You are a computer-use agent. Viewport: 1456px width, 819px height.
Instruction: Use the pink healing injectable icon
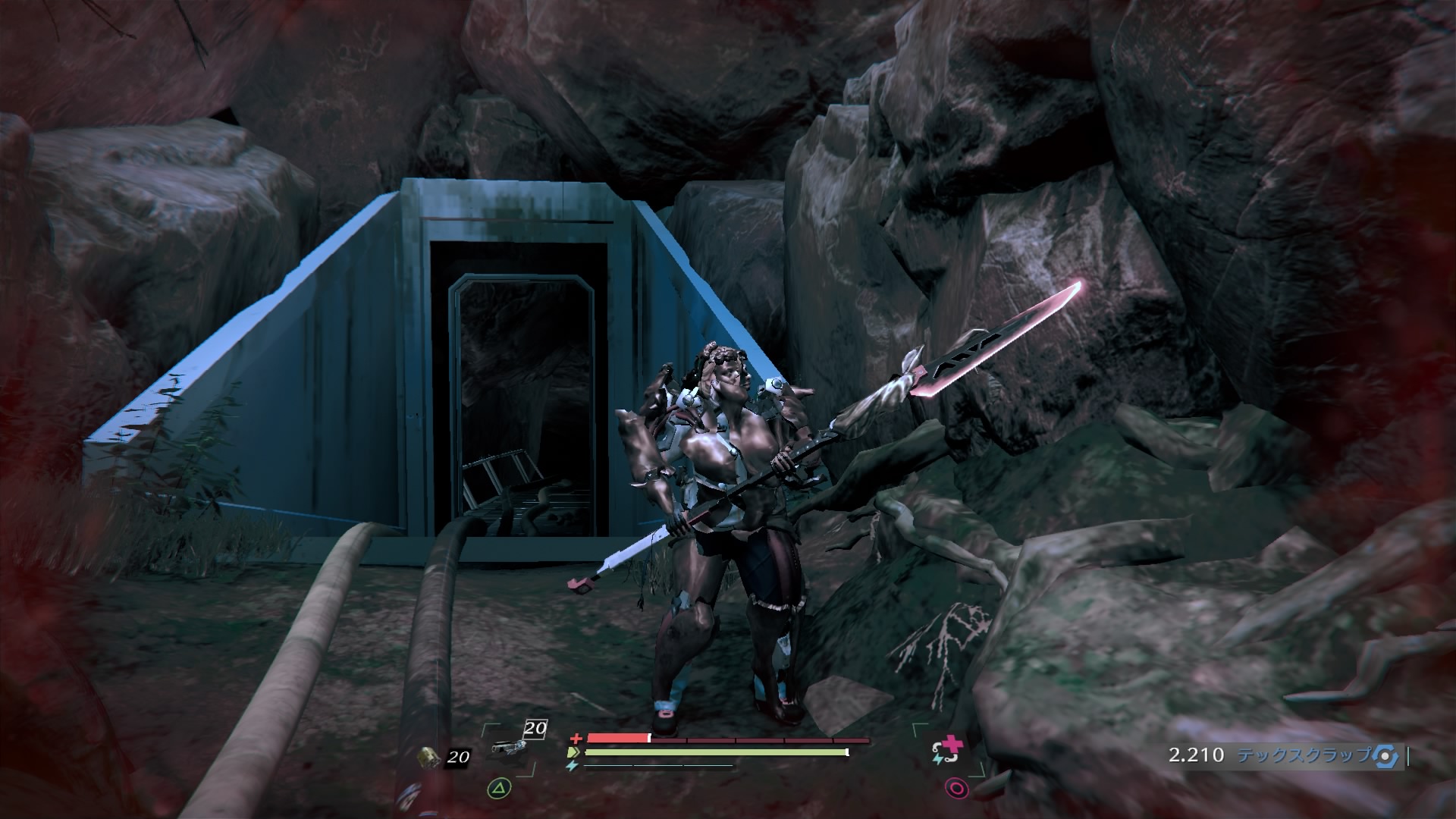[946, 752]
